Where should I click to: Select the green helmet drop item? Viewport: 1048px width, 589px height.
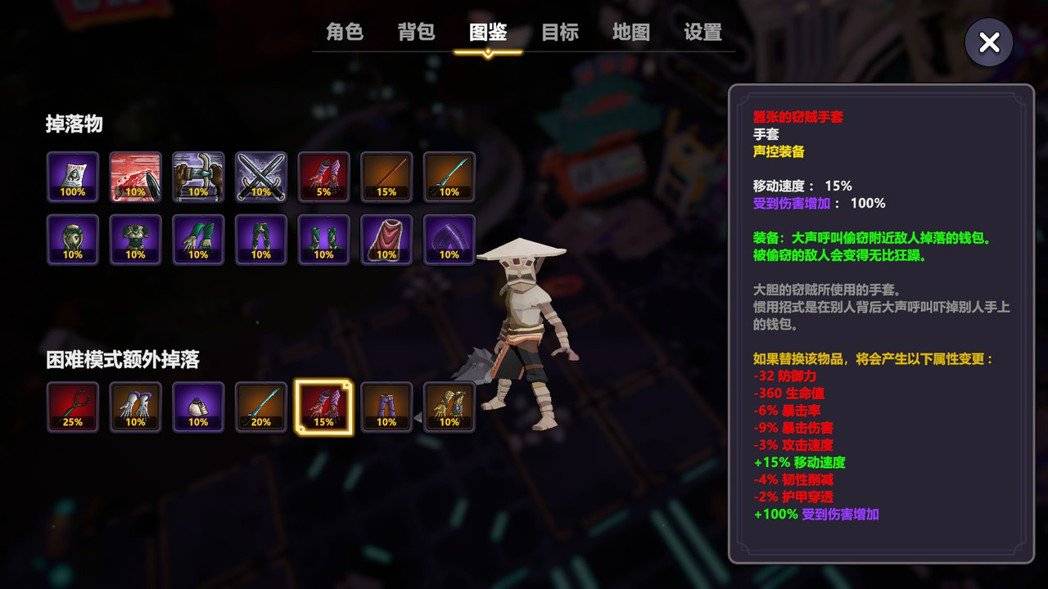pyautogui.click(x=73, y=240)
